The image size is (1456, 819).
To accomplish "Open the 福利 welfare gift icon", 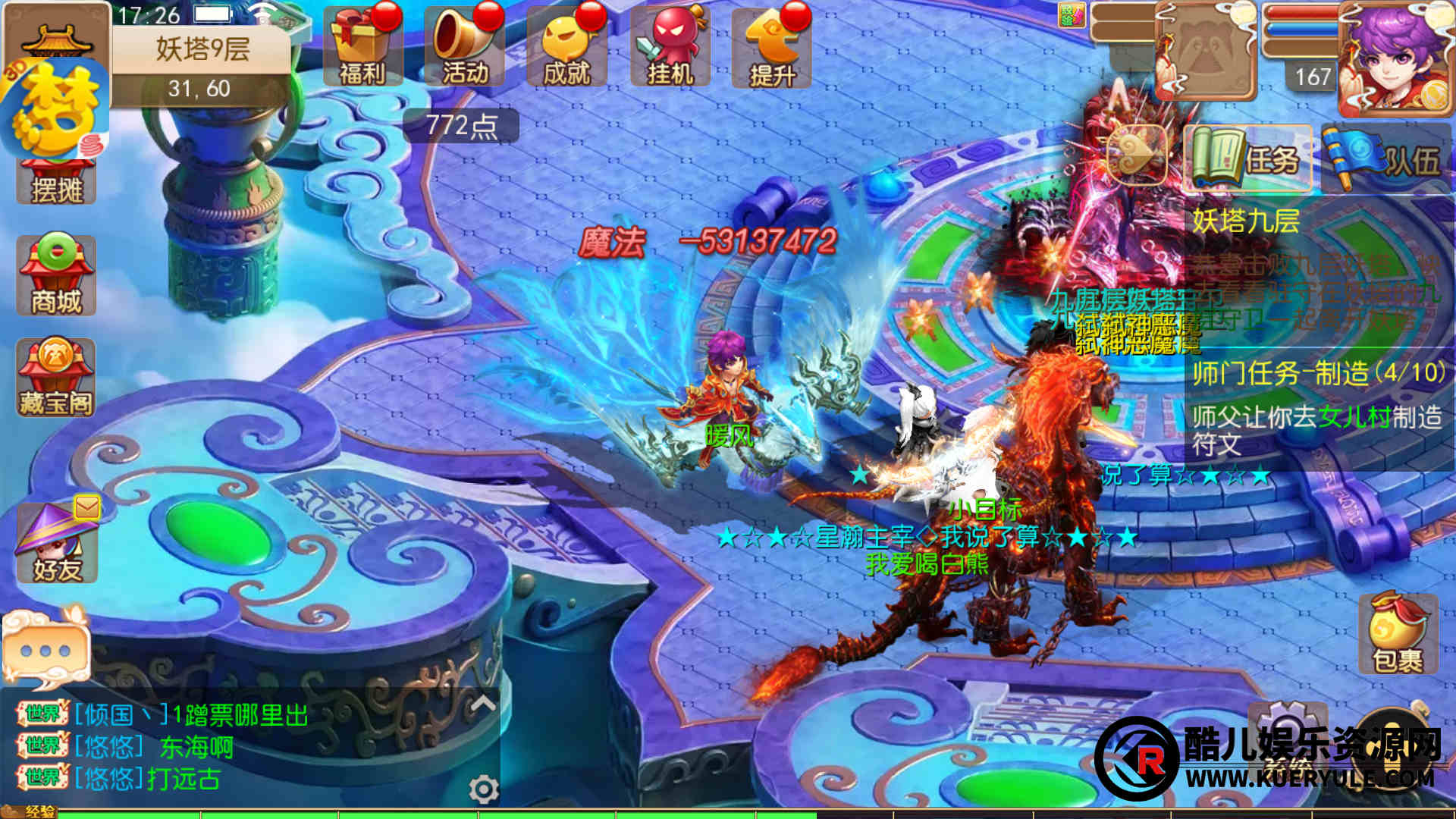I will 362,47.
